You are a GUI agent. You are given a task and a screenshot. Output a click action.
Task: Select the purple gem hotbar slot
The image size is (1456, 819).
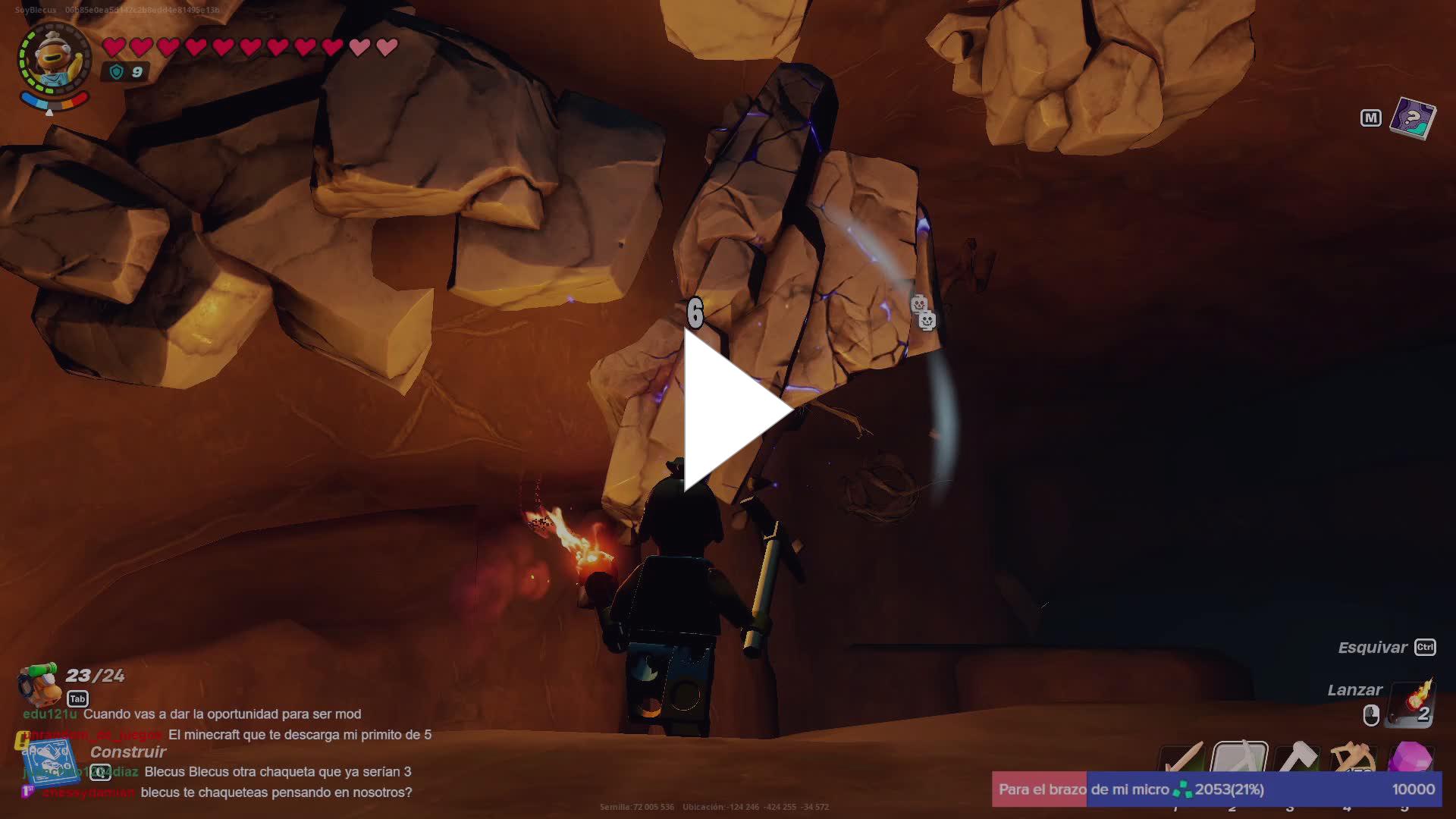[x=1410, y=758]
